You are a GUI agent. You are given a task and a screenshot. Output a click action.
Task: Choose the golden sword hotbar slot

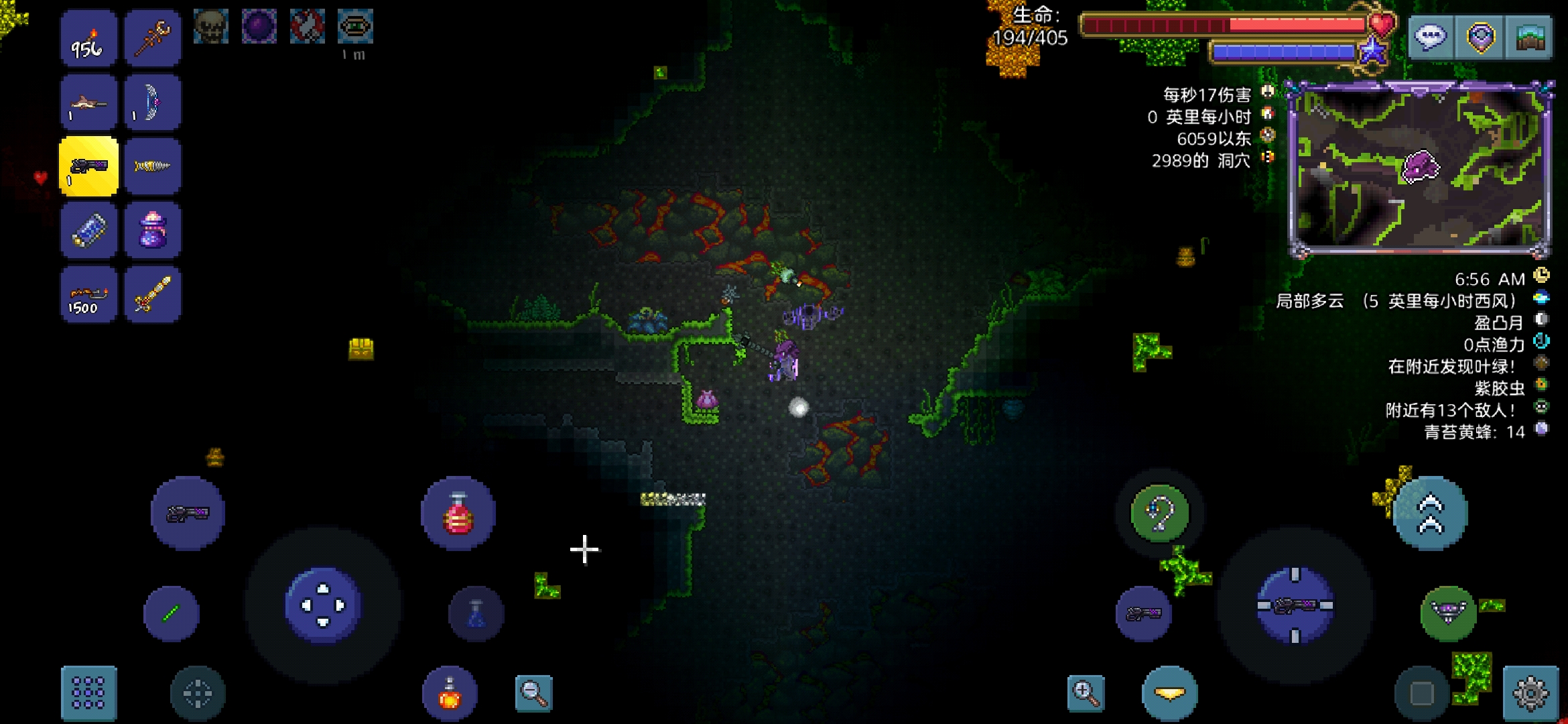pos(152,294)
